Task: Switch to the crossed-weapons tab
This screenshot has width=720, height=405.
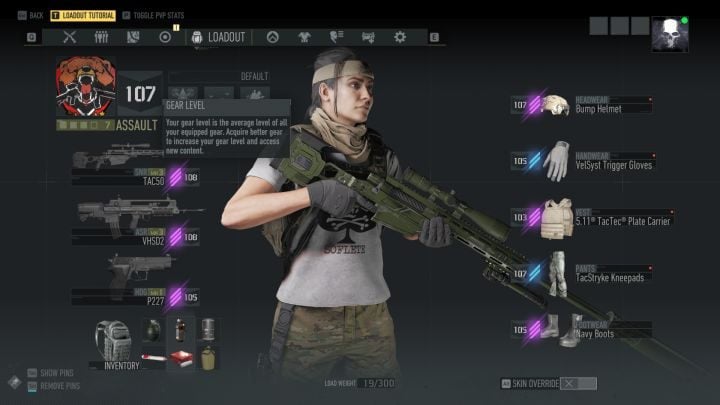Action: tap(70, 37)
